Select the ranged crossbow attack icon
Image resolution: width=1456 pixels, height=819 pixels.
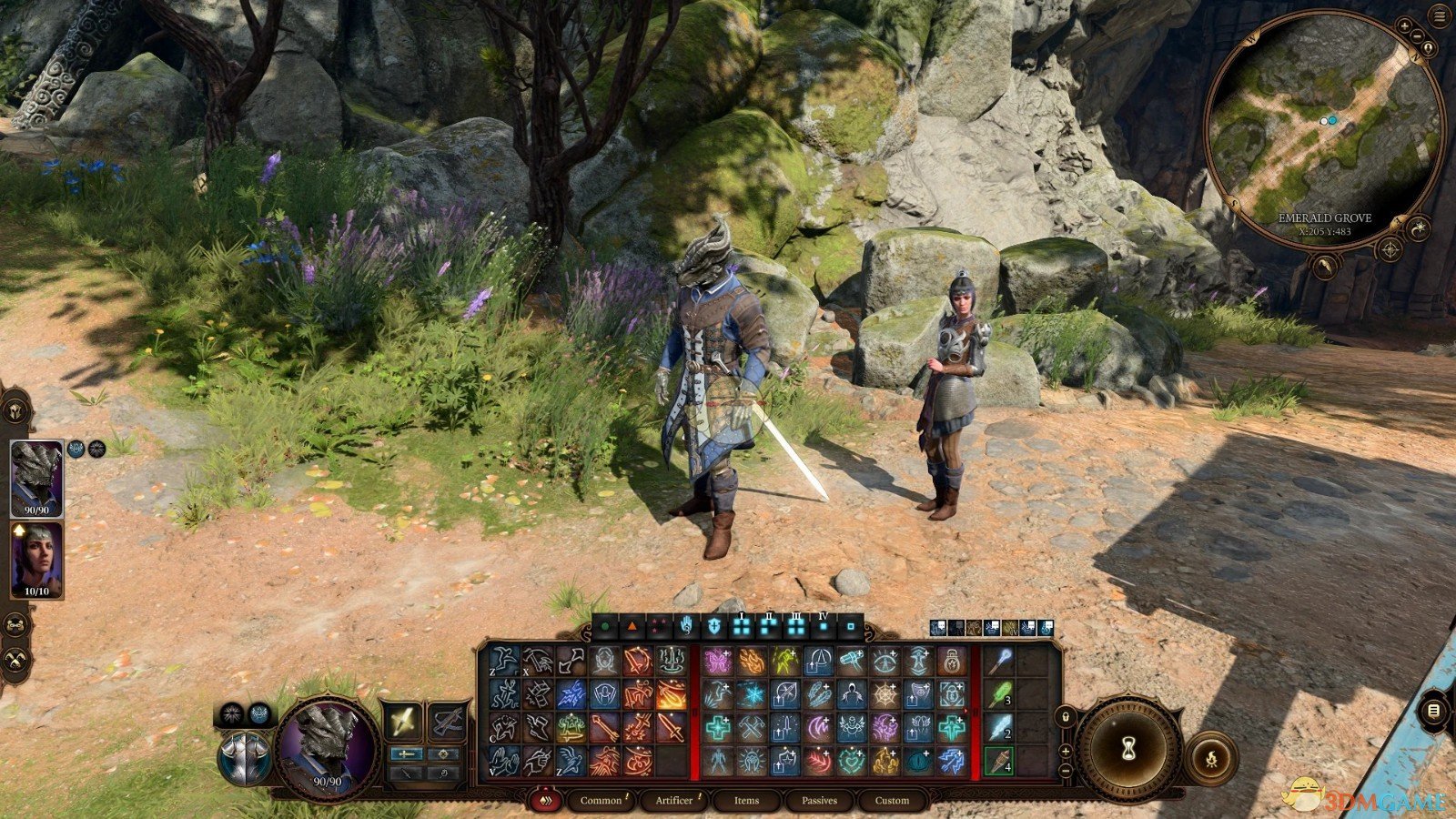(x=447, y=720)
